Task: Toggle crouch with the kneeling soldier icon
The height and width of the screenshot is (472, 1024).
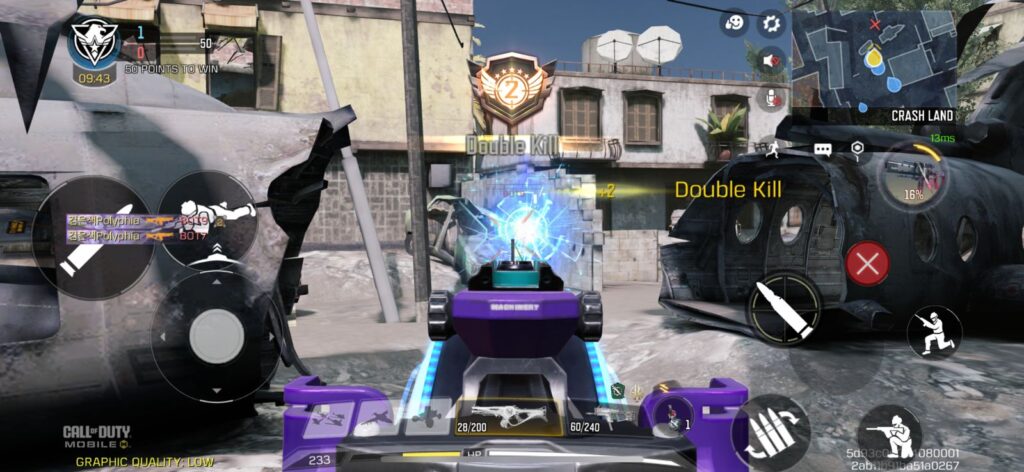Action: (x=890, y=434)
